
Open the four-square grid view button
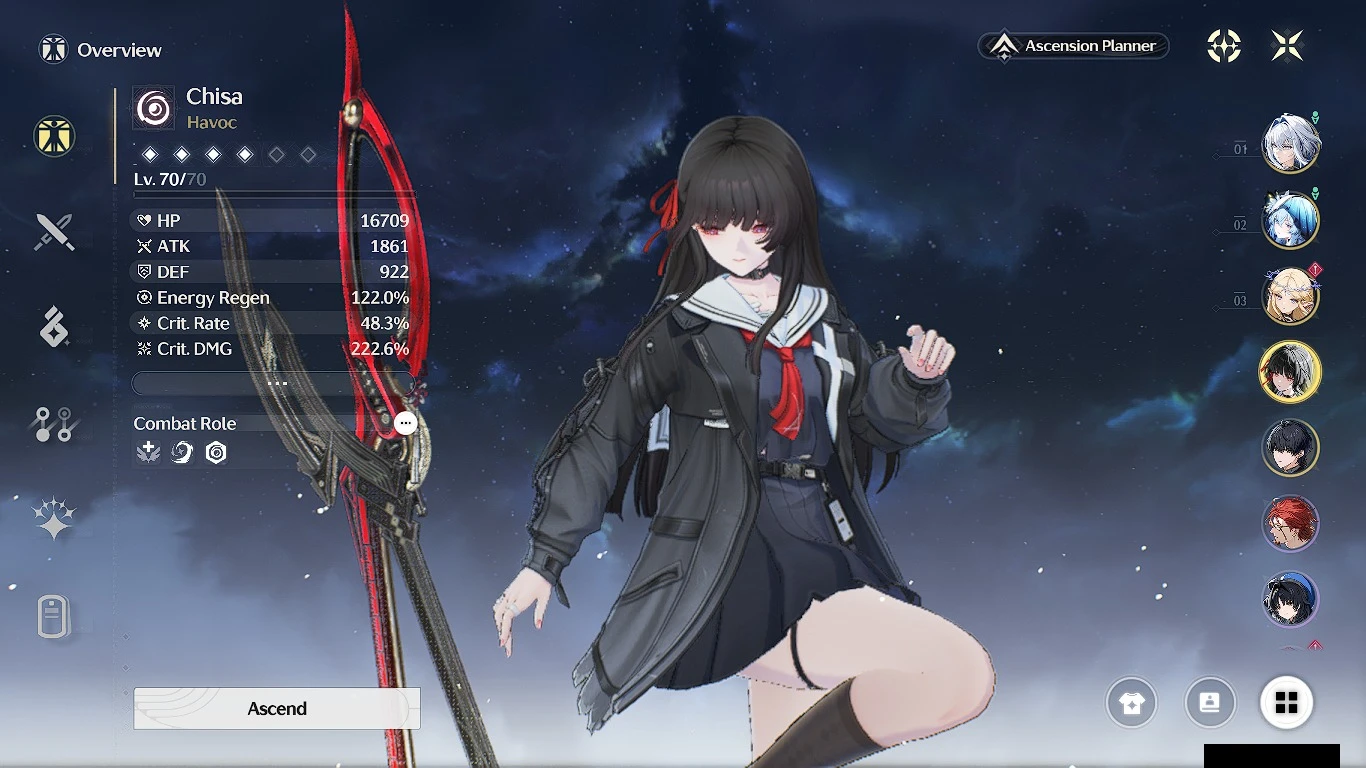pyautogui.click(x=1287, y=703)
